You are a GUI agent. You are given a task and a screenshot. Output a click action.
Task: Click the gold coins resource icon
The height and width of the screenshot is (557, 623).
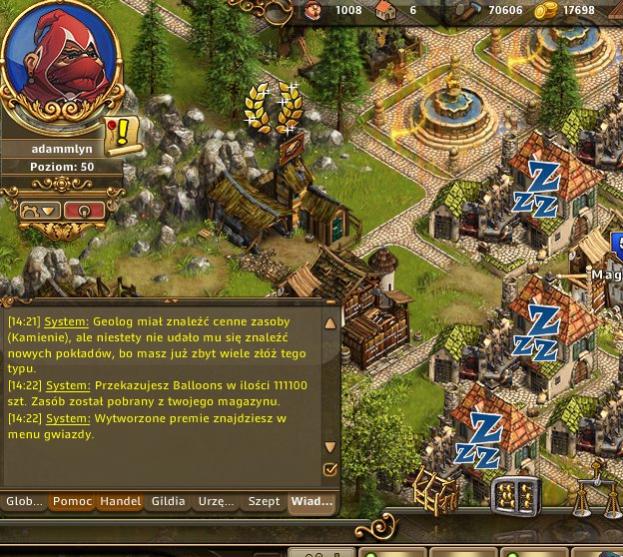(x=546, y=11)
